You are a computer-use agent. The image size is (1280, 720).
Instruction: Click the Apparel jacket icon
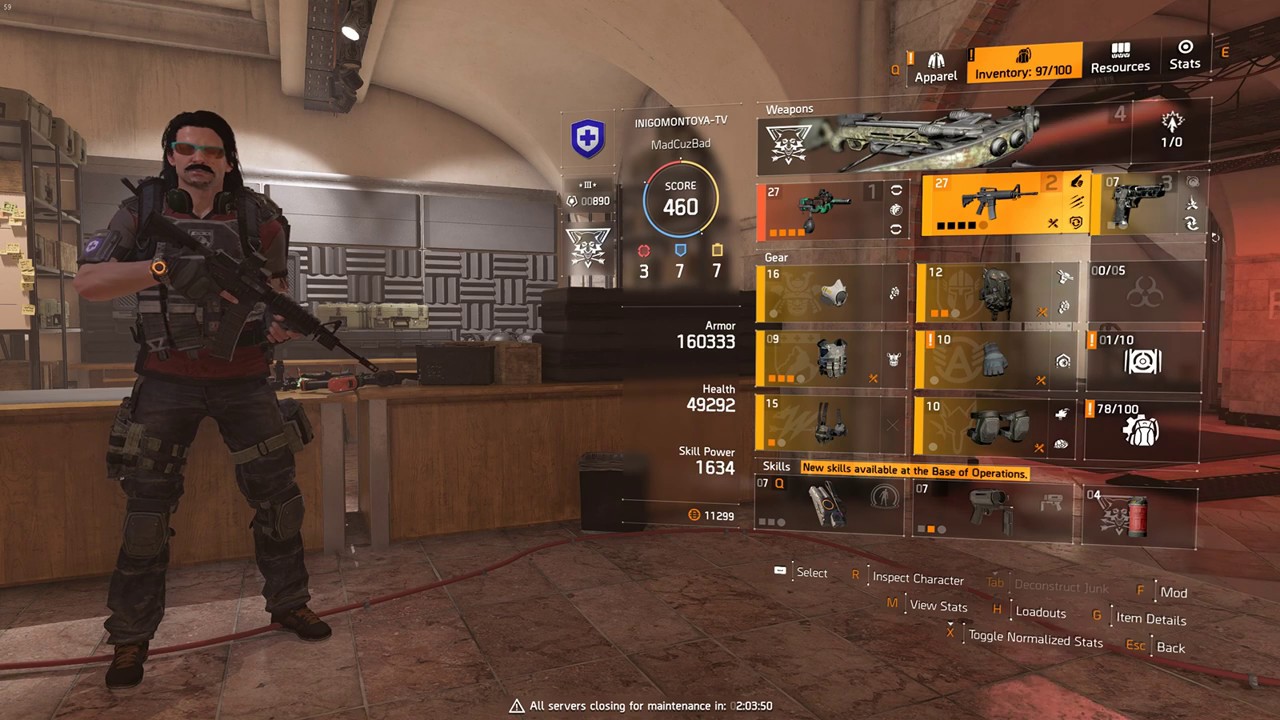[936, 58]
